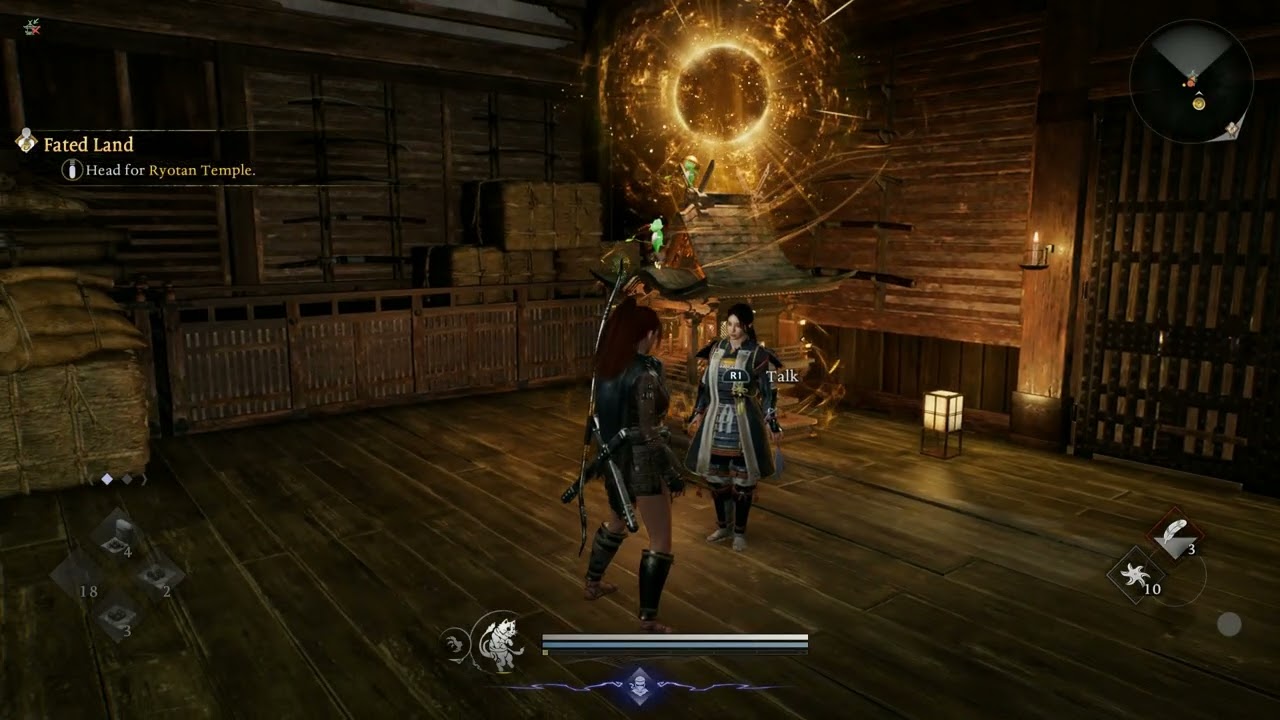Click the ninja style diamond icon

click(639, 687)
